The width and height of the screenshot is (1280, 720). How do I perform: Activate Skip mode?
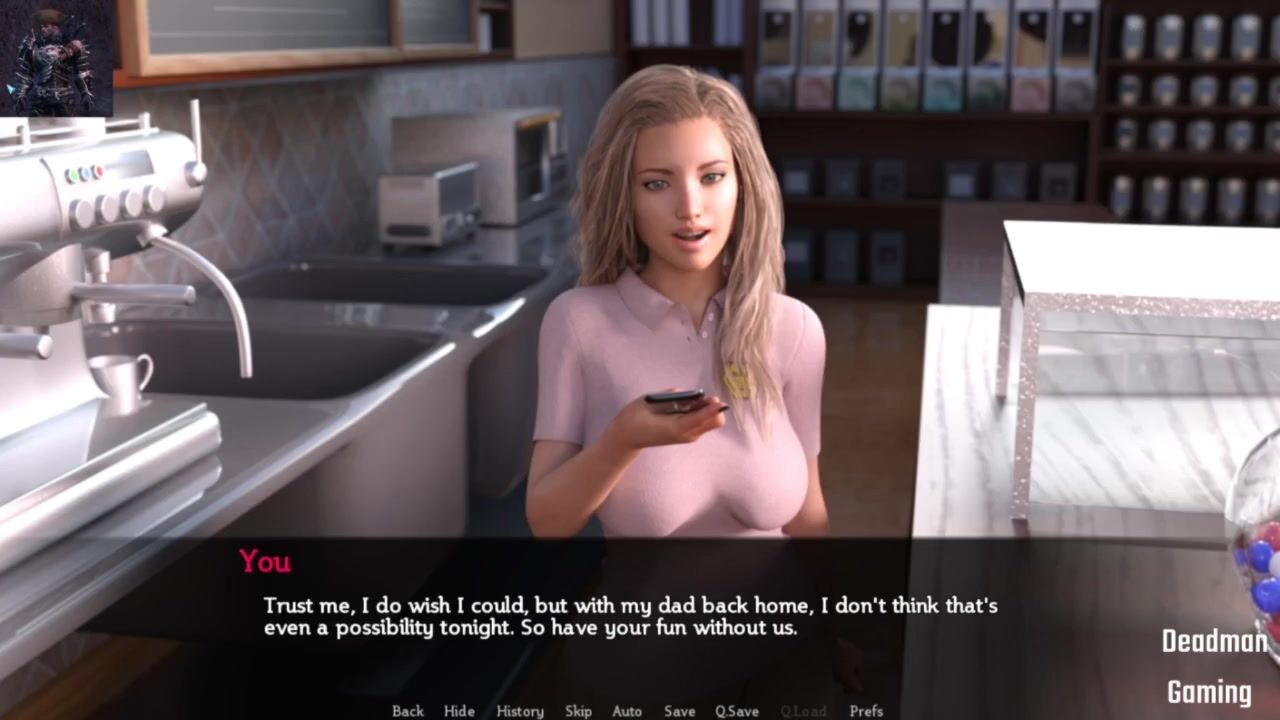point(578,711)
